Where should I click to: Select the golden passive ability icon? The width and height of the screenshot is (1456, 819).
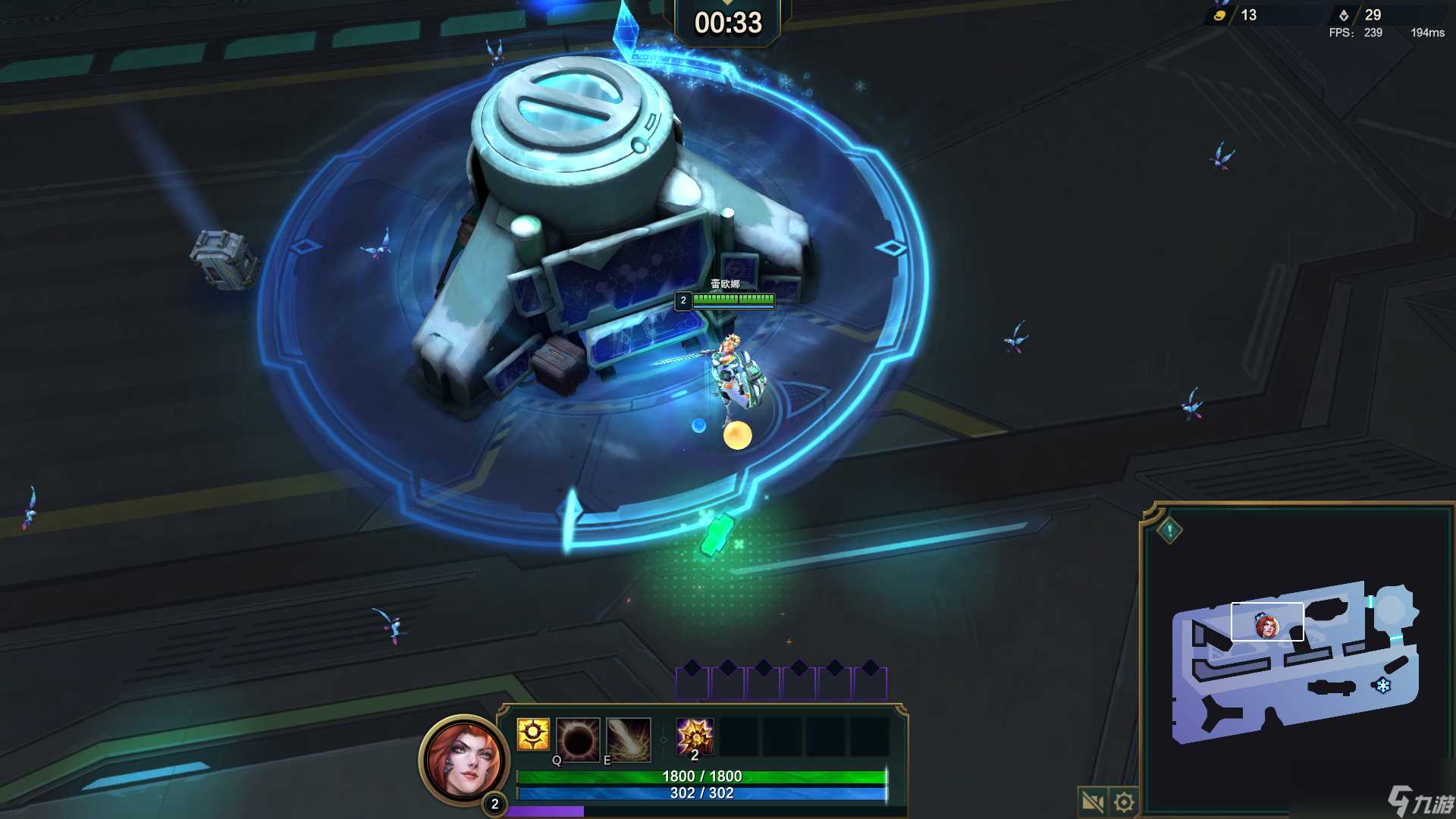[533, 734]
